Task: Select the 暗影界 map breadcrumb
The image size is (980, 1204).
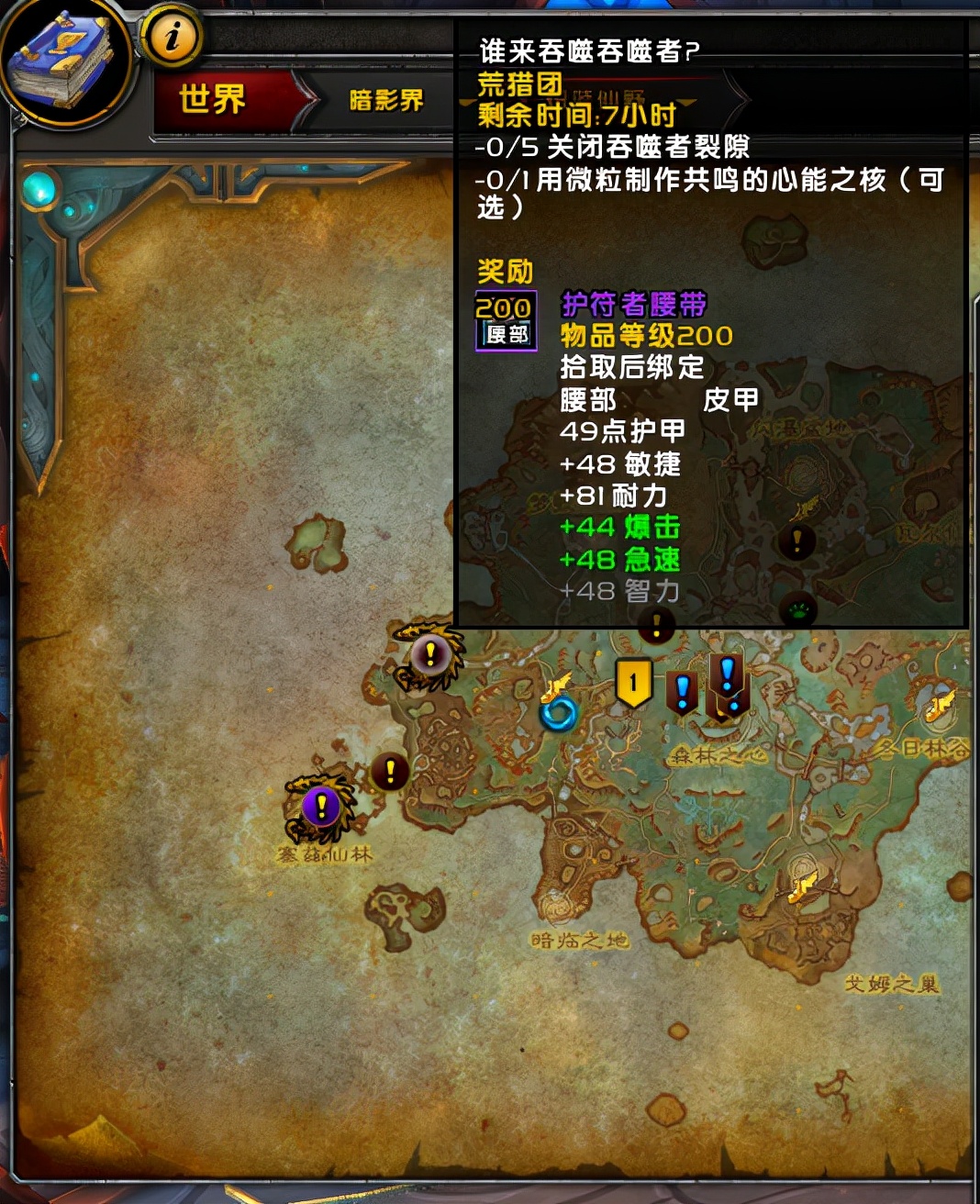Action: tap(385, 100)
